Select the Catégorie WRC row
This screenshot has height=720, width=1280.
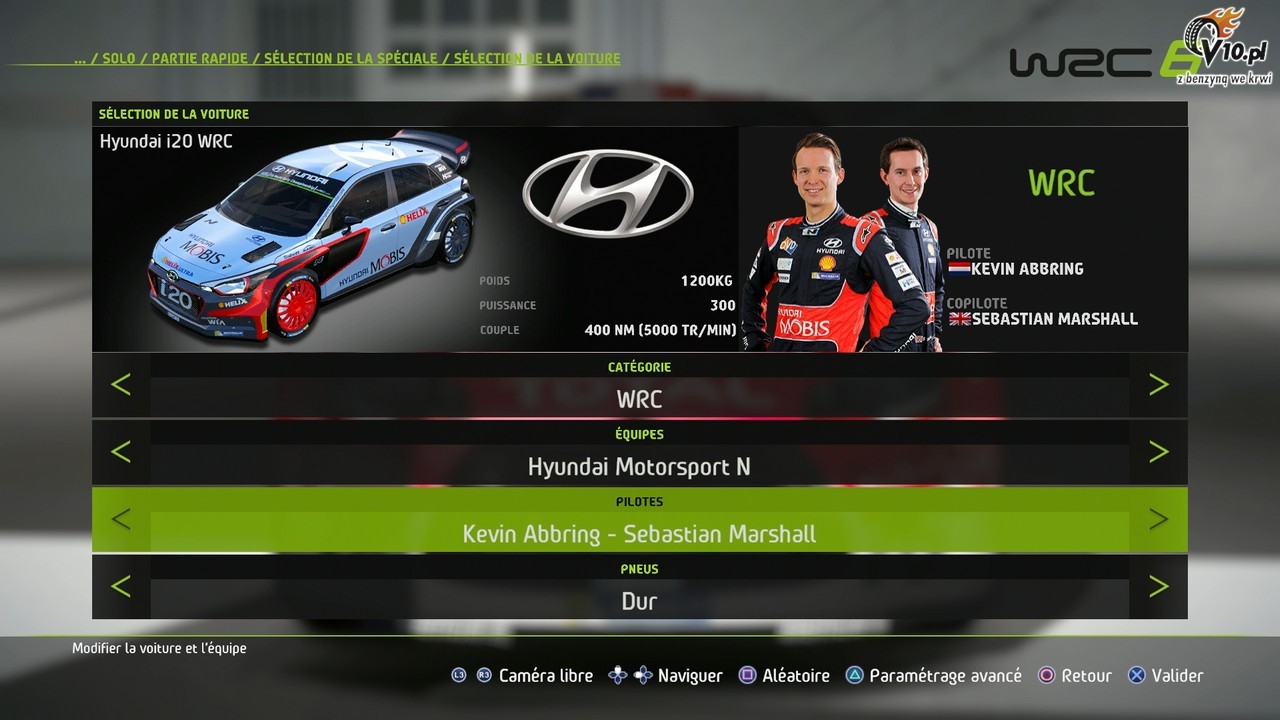tap(639, 398)
